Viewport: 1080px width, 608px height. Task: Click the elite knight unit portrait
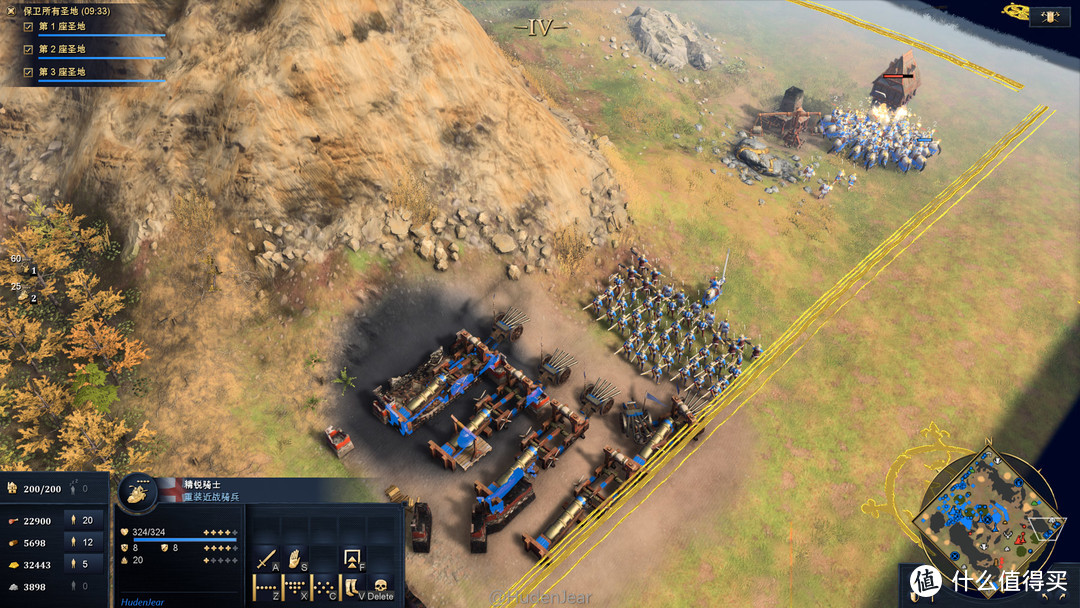point(138,492)
